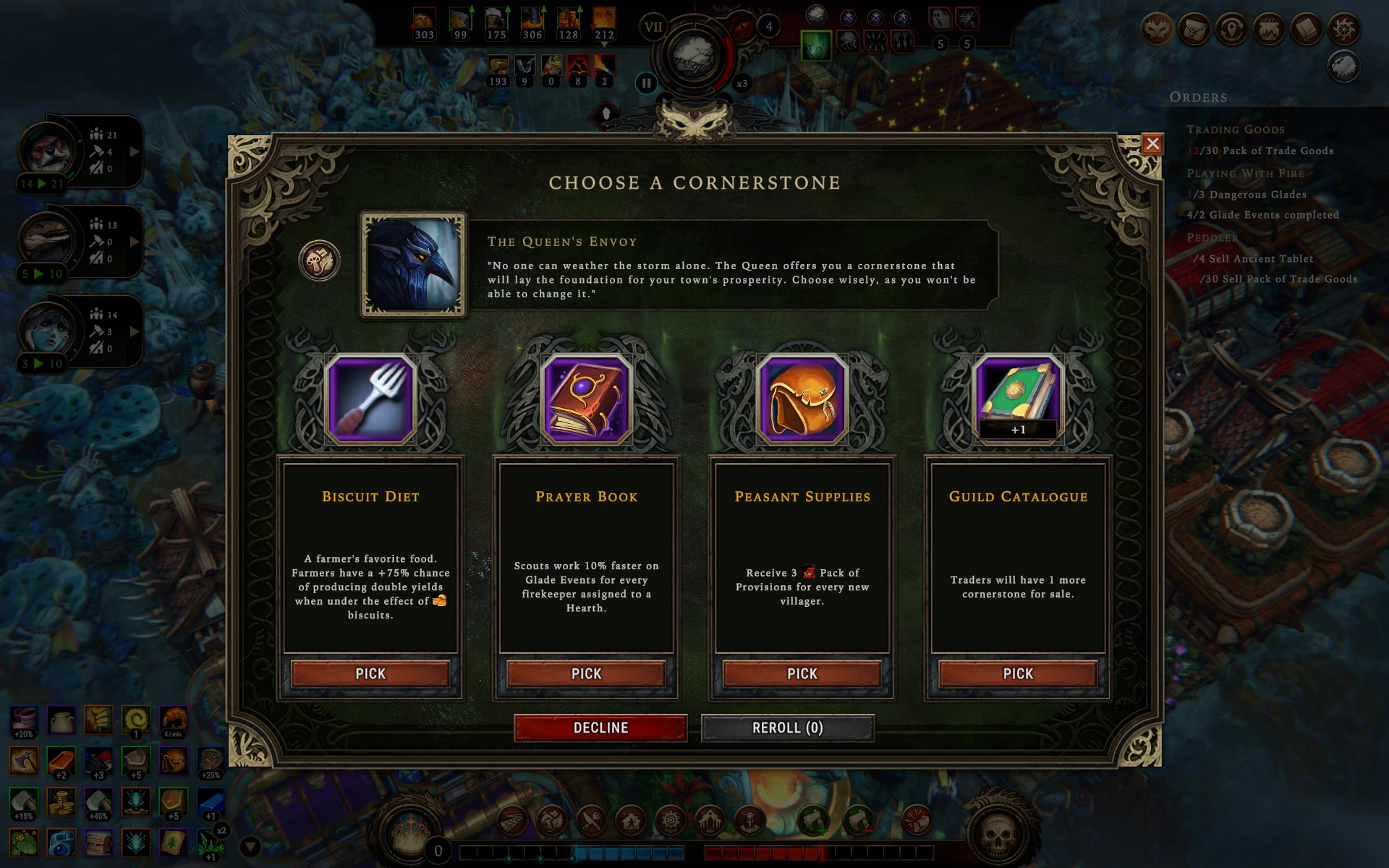
Task: Pause the game with the pause button
Action: coord(646,83)
